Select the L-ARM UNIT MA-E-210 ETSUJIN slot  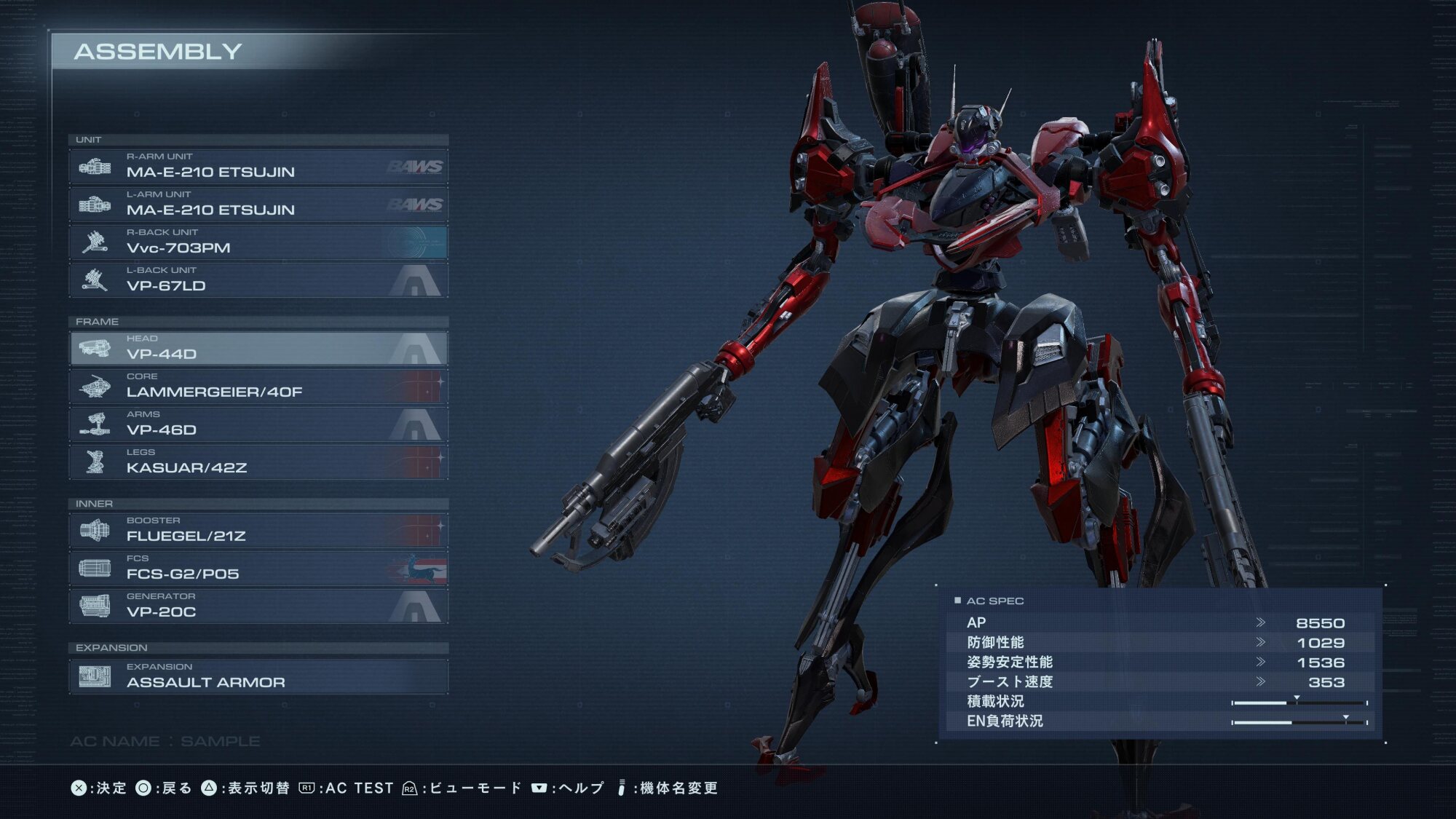258,204
